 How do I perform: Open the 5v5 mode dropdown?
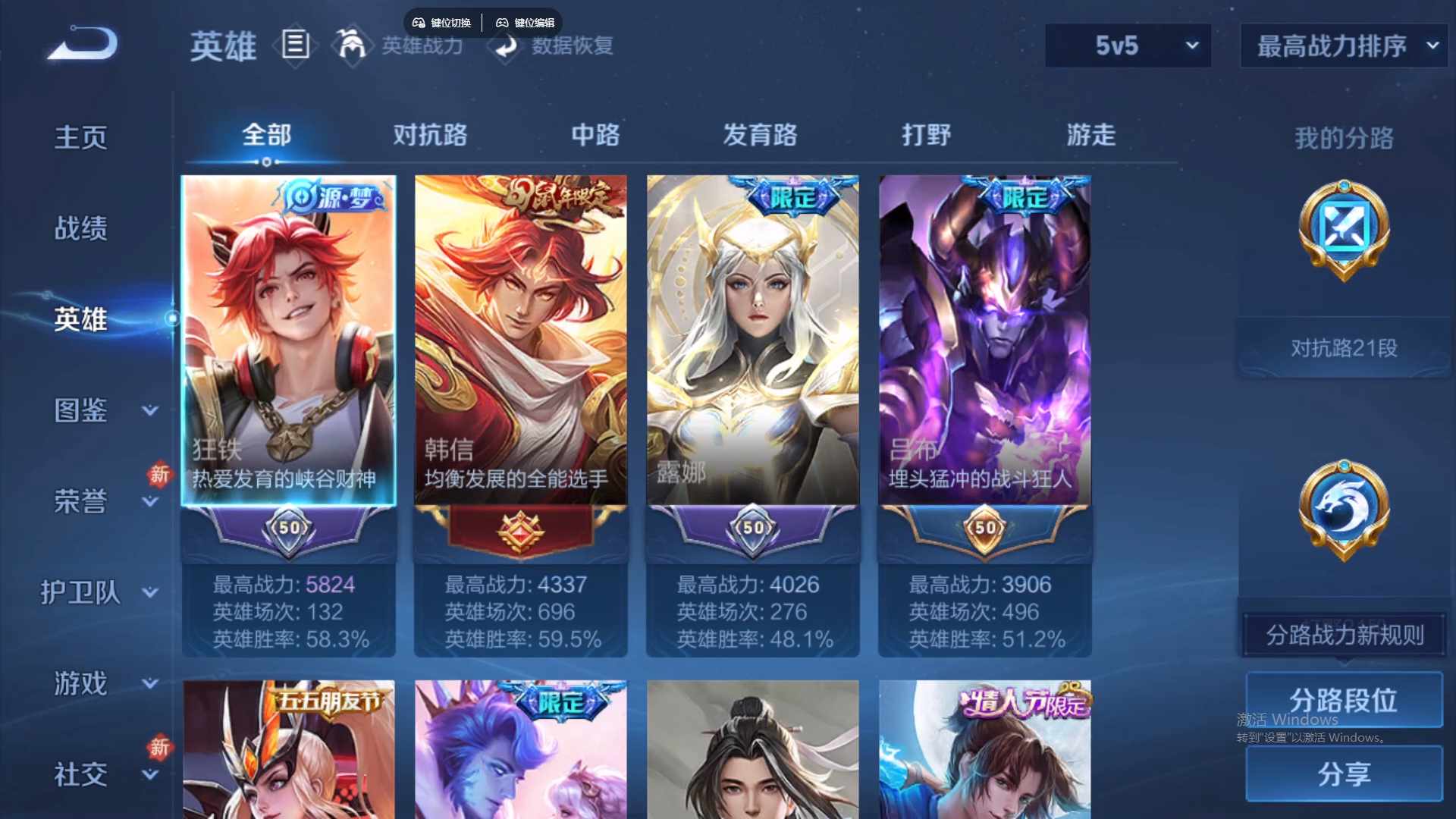coord(1128,45)
